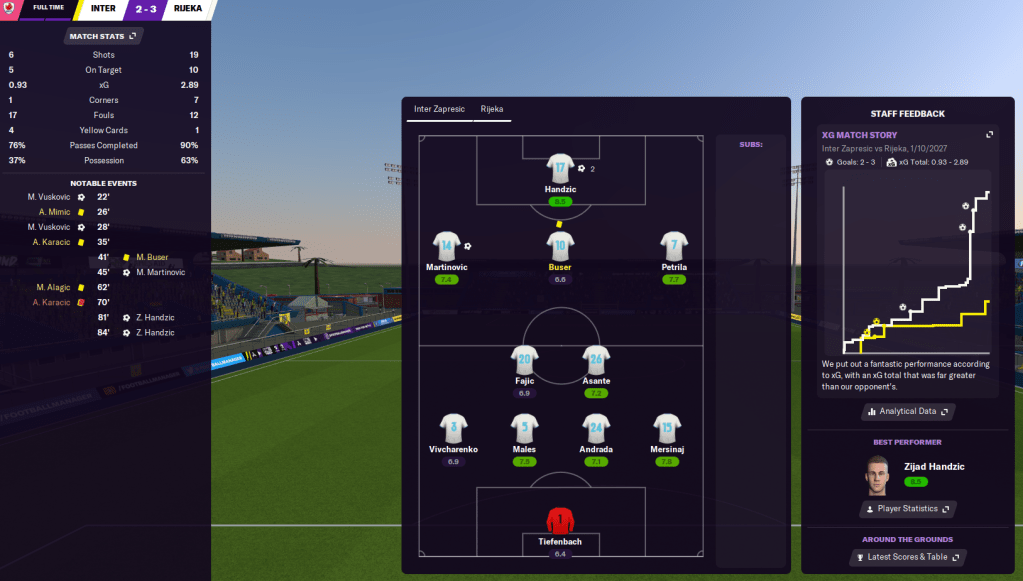Select midfielder Fajic number 20

coord(526,360)
